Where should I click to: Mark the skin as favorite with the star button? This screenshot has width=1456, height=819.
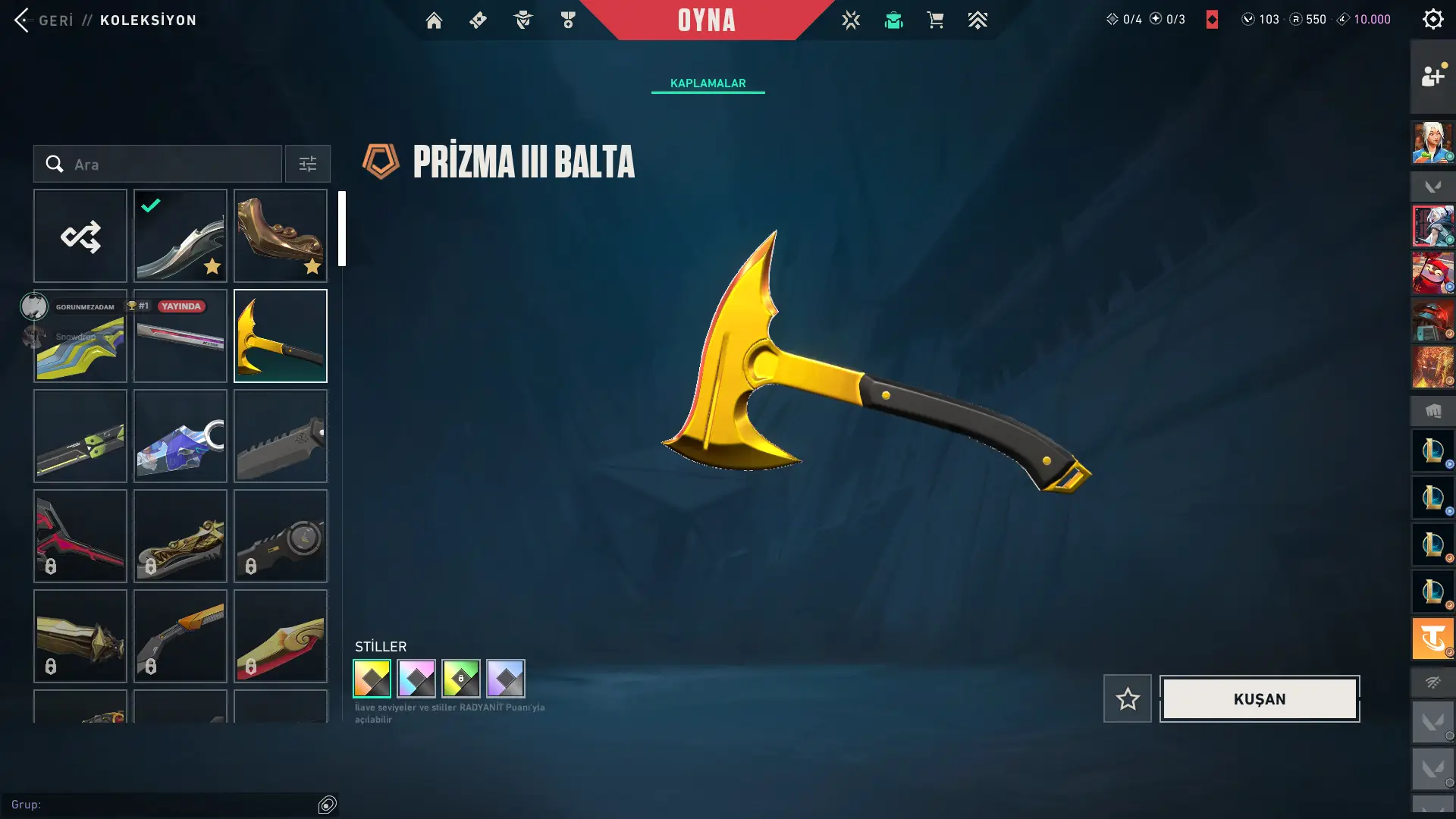1127,698
